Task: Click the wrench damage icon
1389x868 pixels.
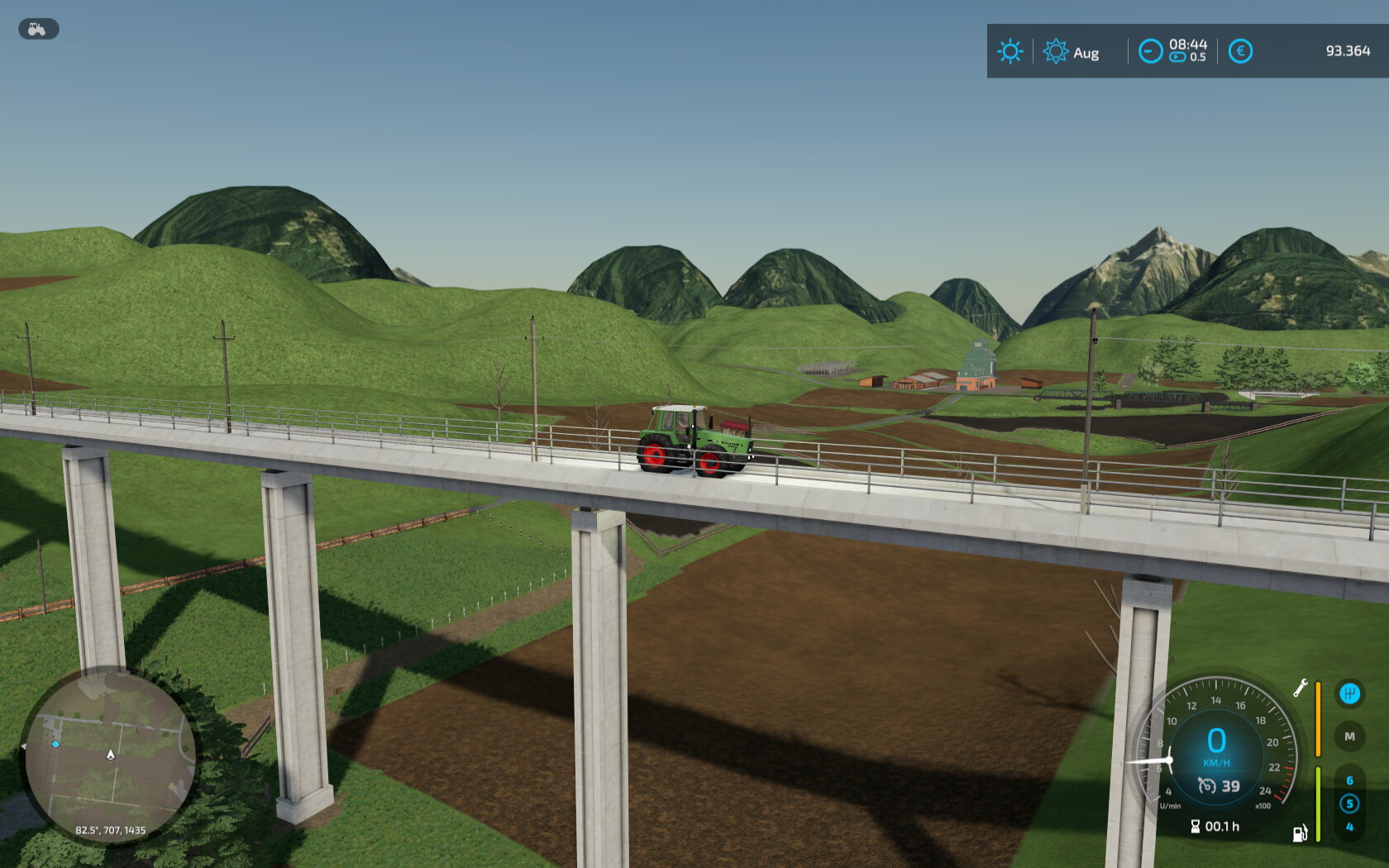Action: point(1301,688)
